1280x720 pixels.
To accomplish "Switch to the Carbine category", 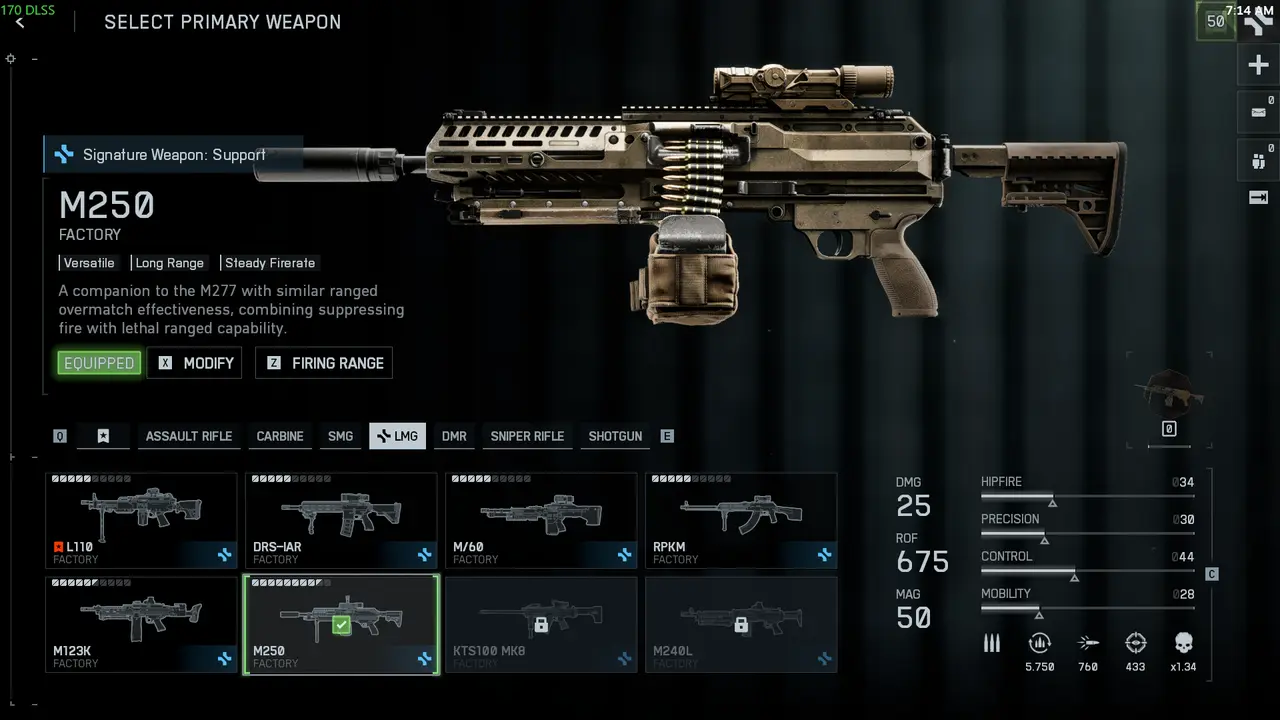I will tap(280, 436).
